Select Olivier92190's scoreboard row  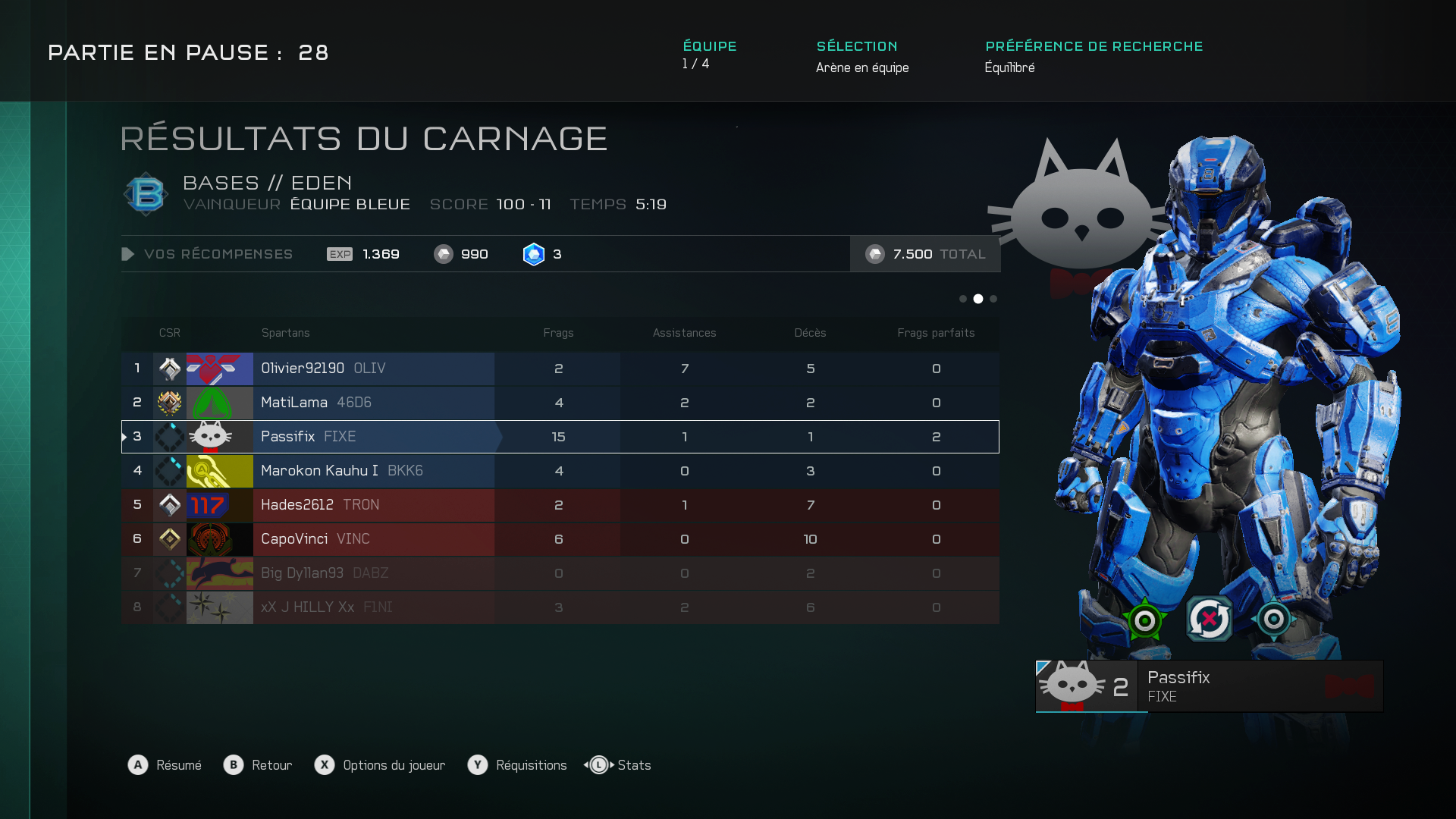(560, 369)
